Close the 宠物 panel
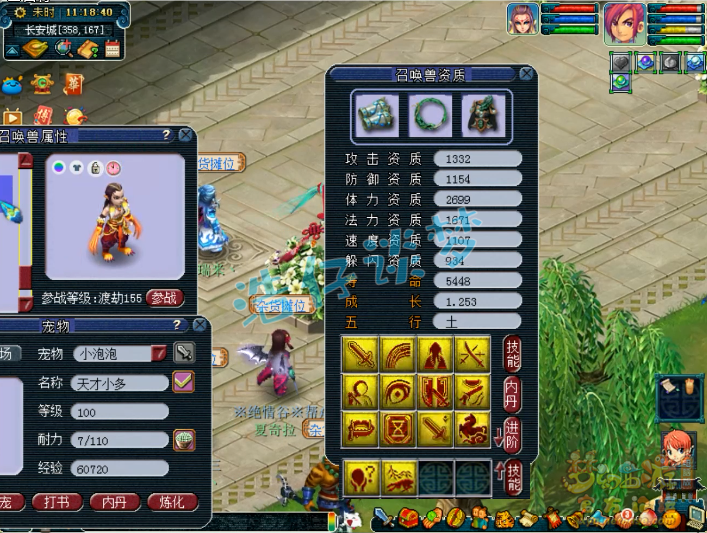This screenshot has width=707, height=533. pos(200,326)
